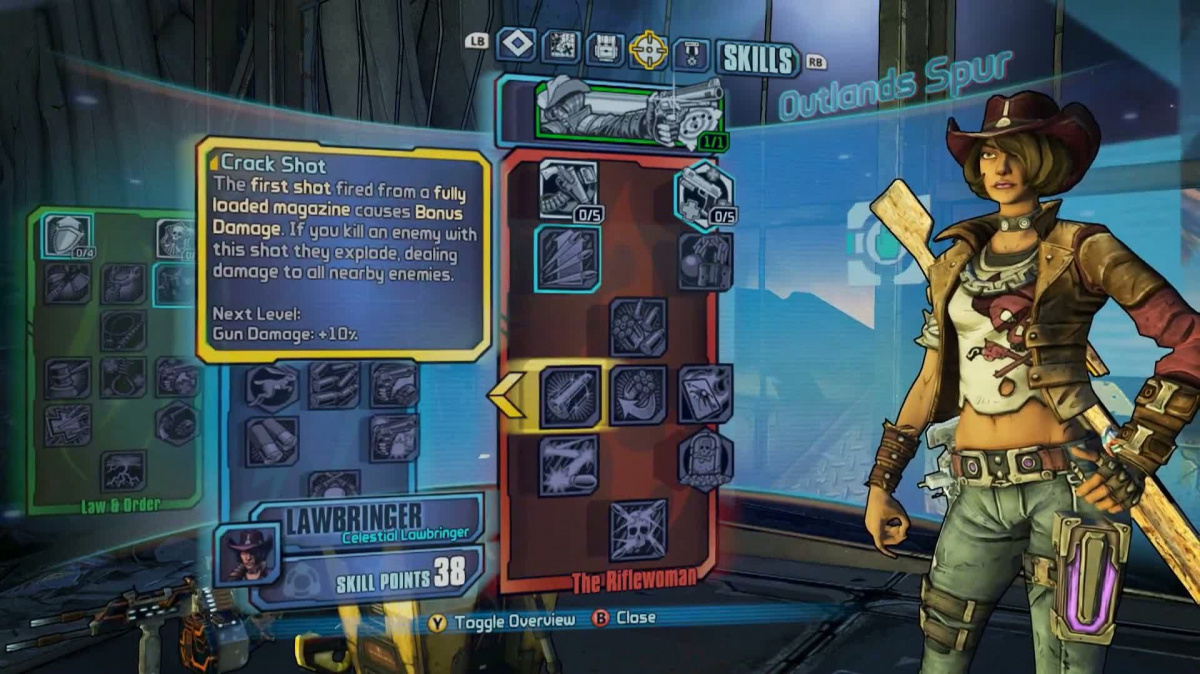Switch to the map tab
The height and width of the screenshot is (674, 1200).
(x=560, y=46)
